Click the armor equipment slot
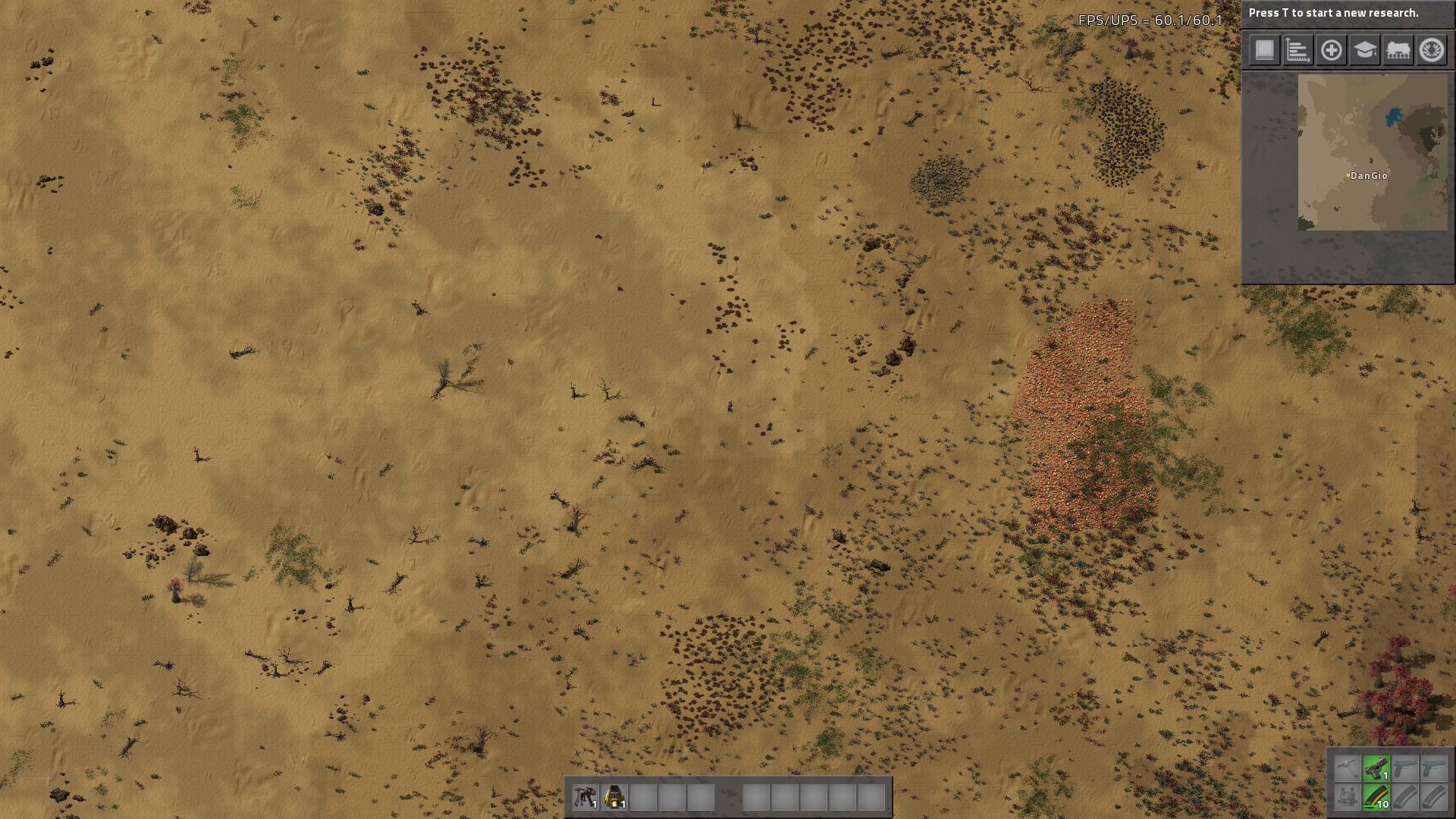Viewport: 1456px width, 819px height. tap(1347, 797)
